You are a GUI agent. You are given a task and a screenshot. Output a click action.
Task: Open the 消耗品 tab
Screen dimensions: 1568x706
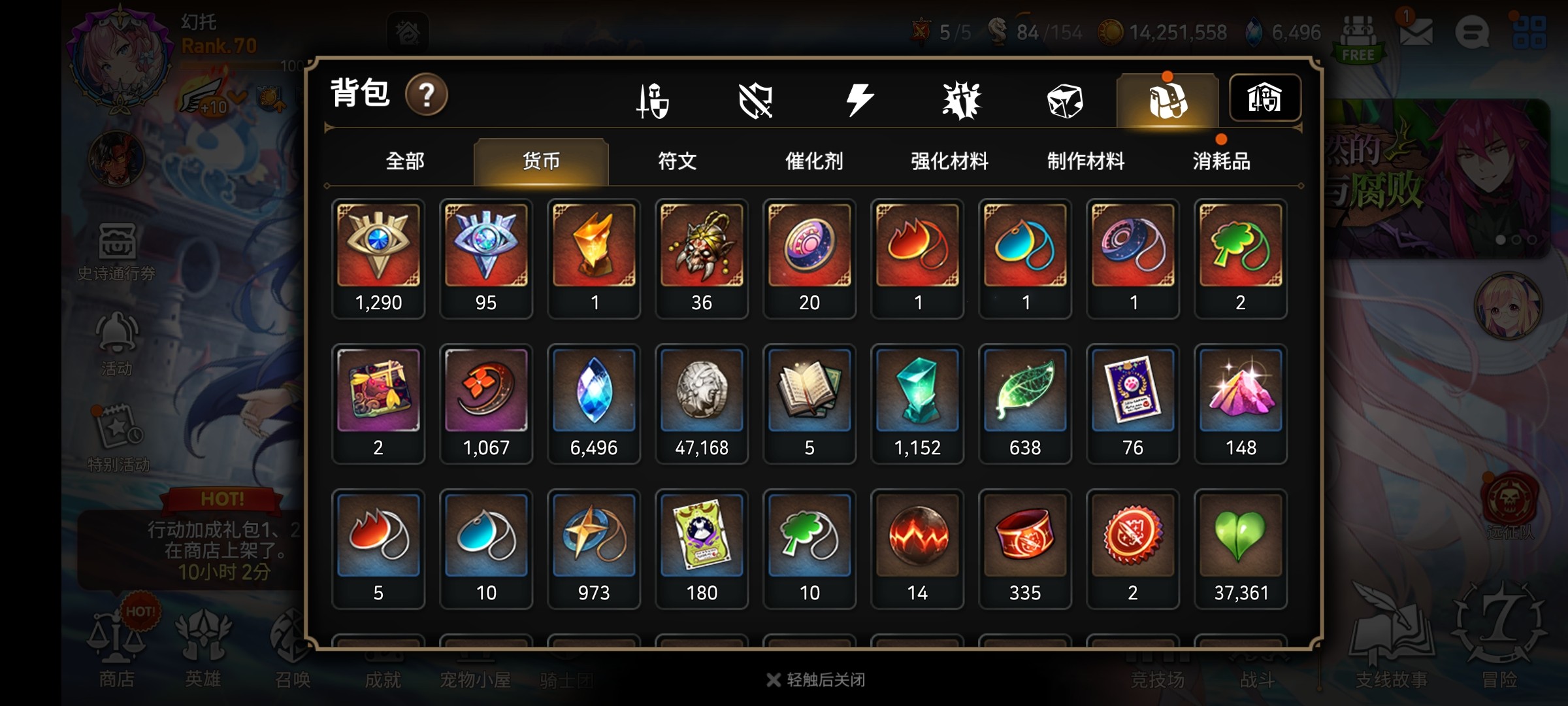(1221, 161)
